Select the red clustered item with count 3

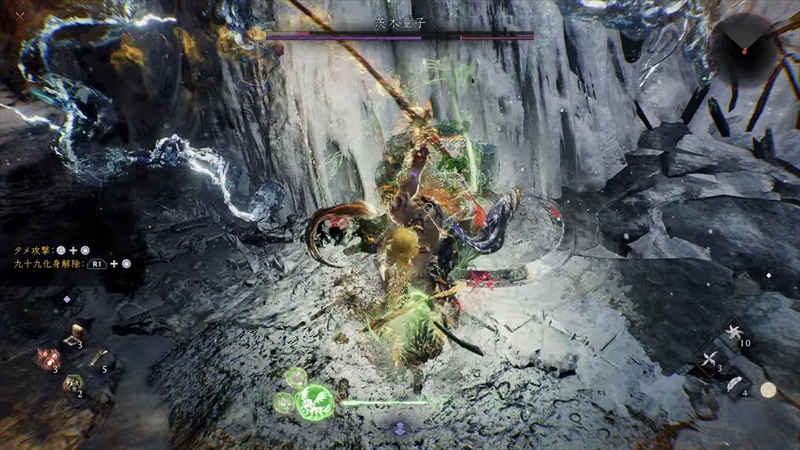[x=47, y=358]
